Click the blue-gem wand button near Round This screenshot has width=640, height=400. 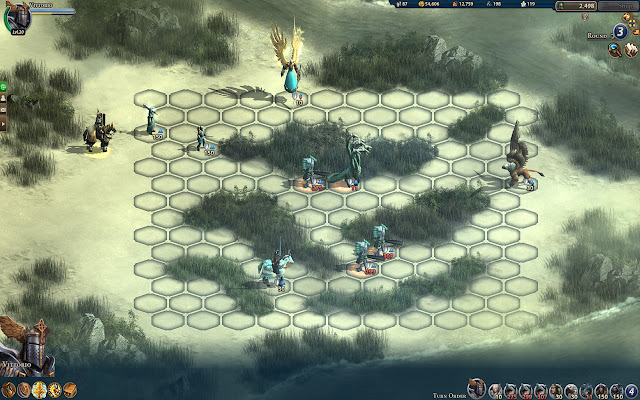(613, 50)
